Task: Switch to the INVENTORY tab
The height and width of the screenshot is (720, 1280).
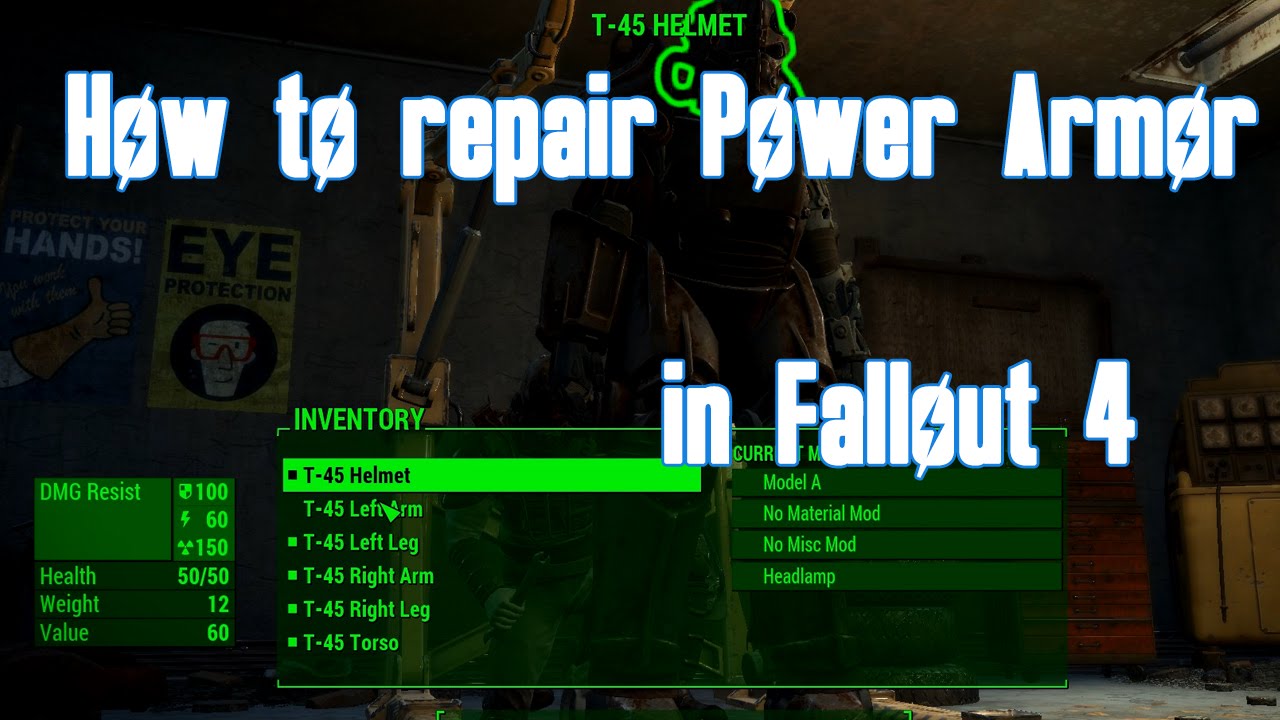Action: [355, 420]
